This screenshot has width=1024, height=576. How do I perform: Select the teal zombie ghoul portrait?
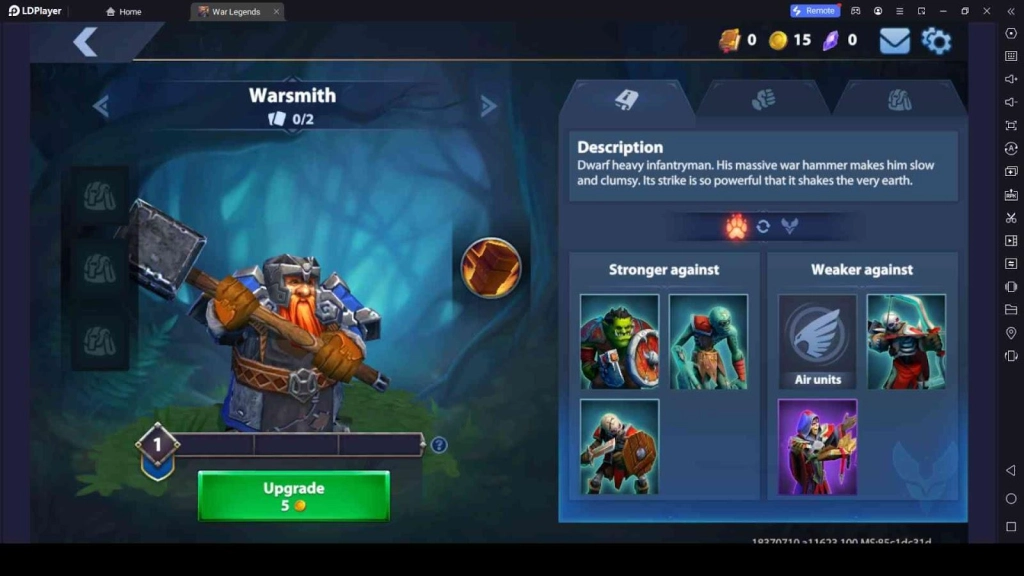coord(708,342)
